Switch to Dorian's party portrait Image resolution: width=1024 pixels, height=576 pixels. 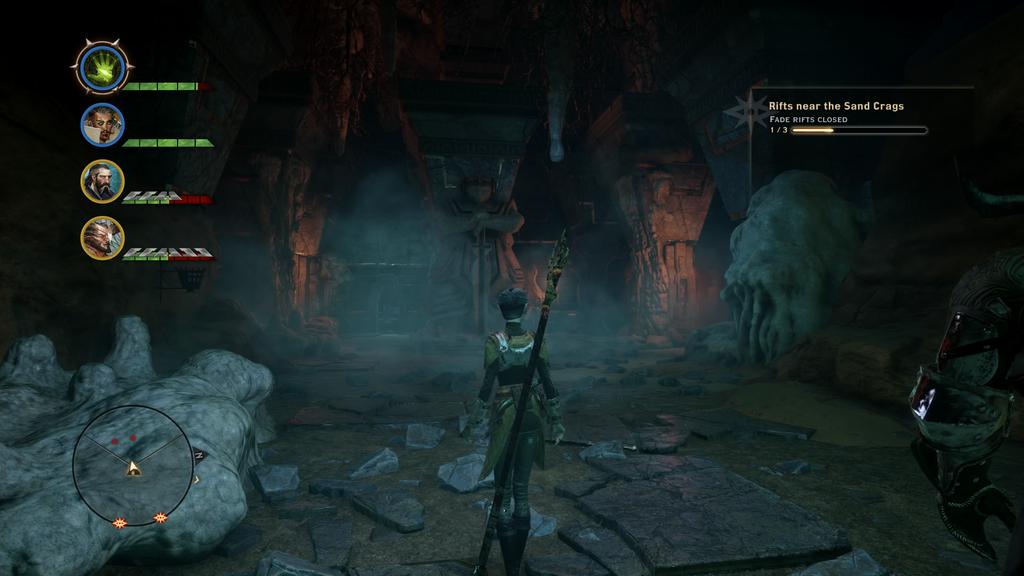102,125
